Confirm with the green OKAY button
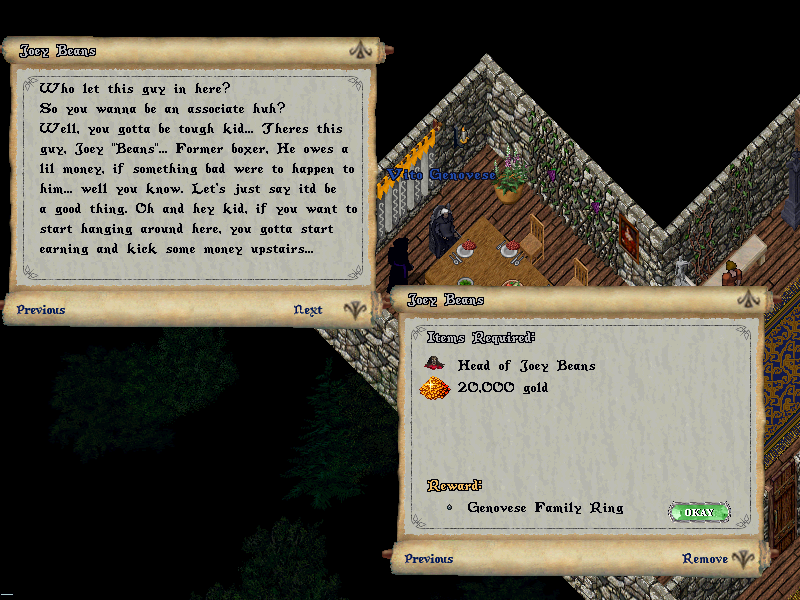The image size is (800, 600). pos(699,513)
